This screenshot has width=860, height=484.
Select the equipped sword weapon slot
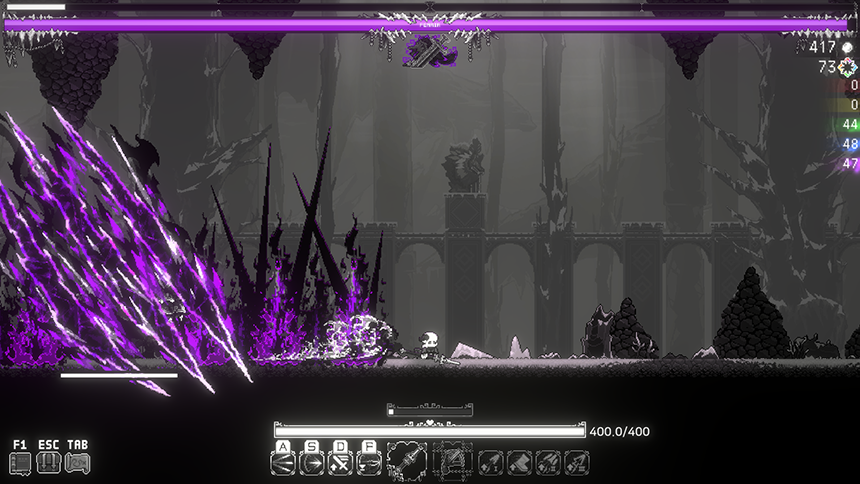pyautogui.click(x=406, y=461)
